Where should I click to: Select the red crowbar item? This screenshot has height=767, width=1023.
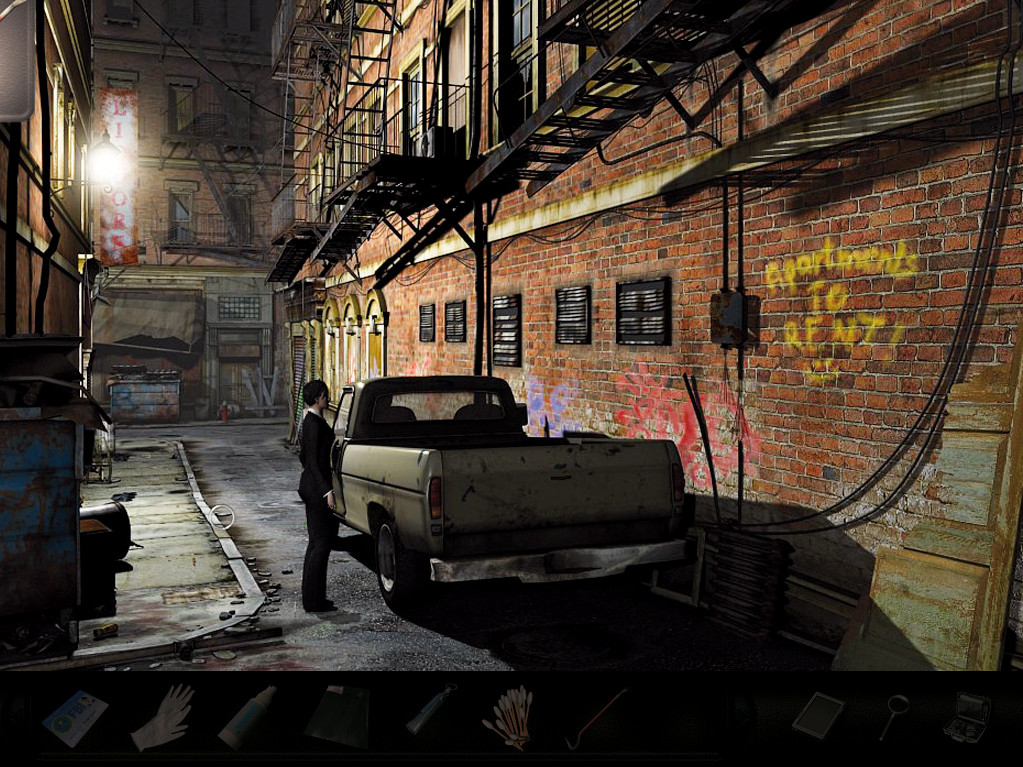pyautogui.click(x=596, y=717)
